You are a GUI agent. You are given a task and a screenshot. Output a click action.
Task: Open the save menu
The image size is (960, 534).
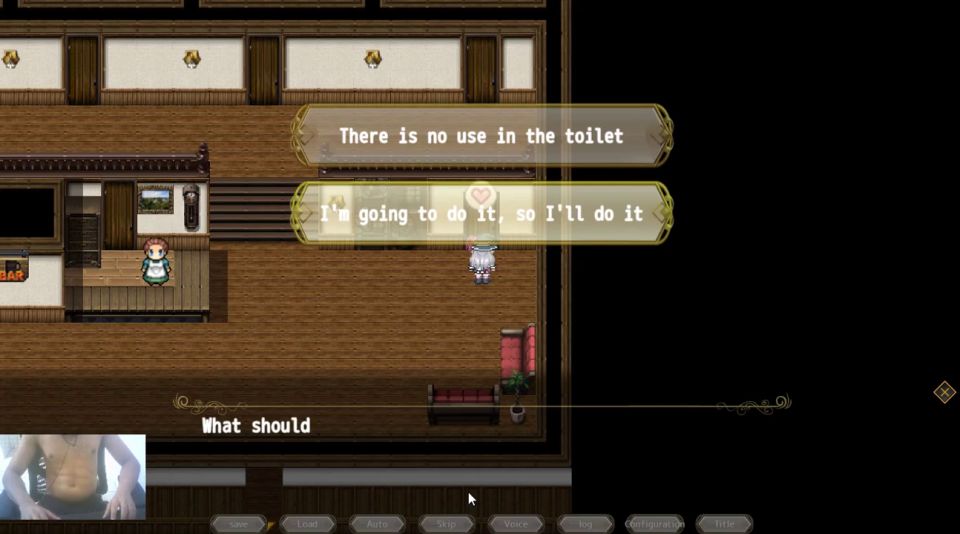[x=238, y=524]
